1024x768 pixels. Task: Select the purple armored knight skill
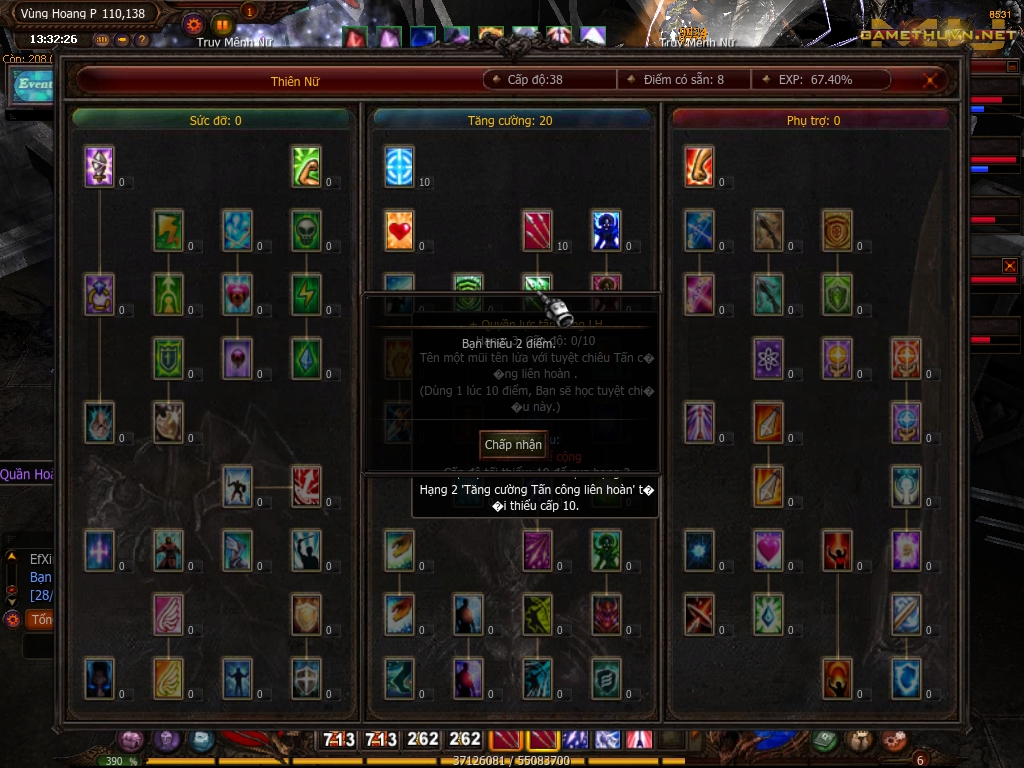pos(99,167)
